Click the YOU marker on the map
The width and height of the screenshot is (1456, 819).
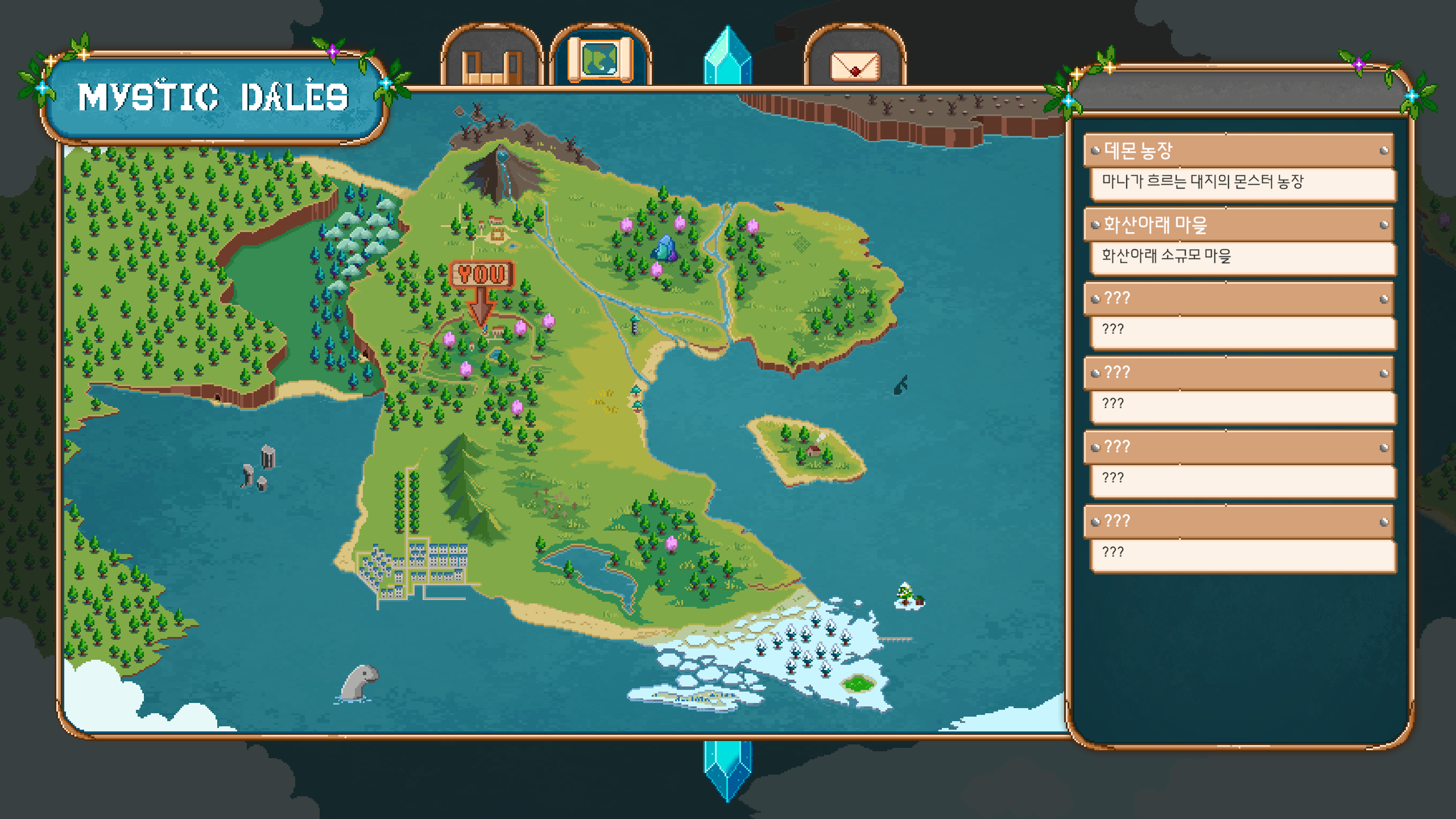[x=482, y=275]
